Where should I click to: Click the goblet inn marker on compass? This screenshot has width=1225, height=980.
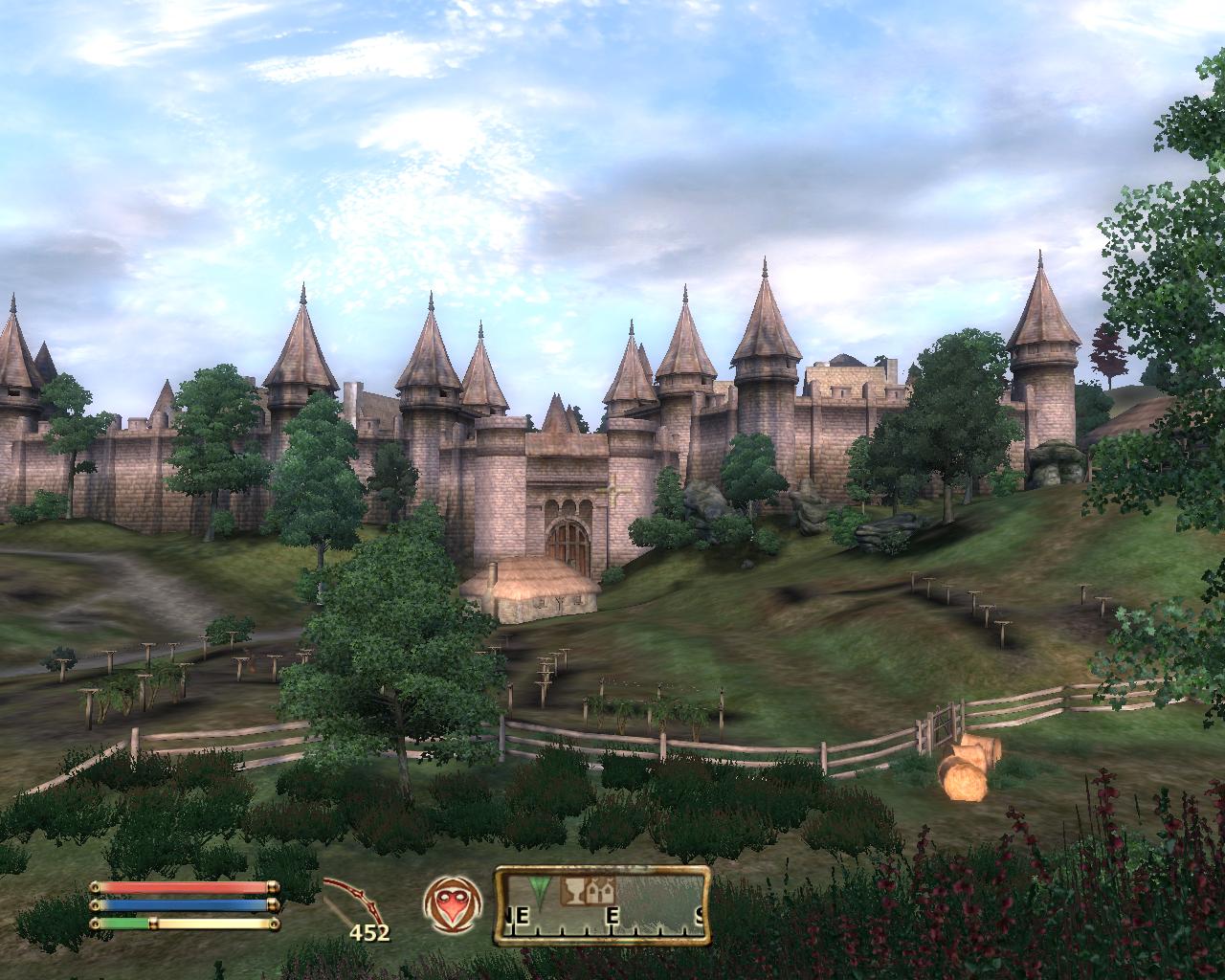click(x=573, y=892)
